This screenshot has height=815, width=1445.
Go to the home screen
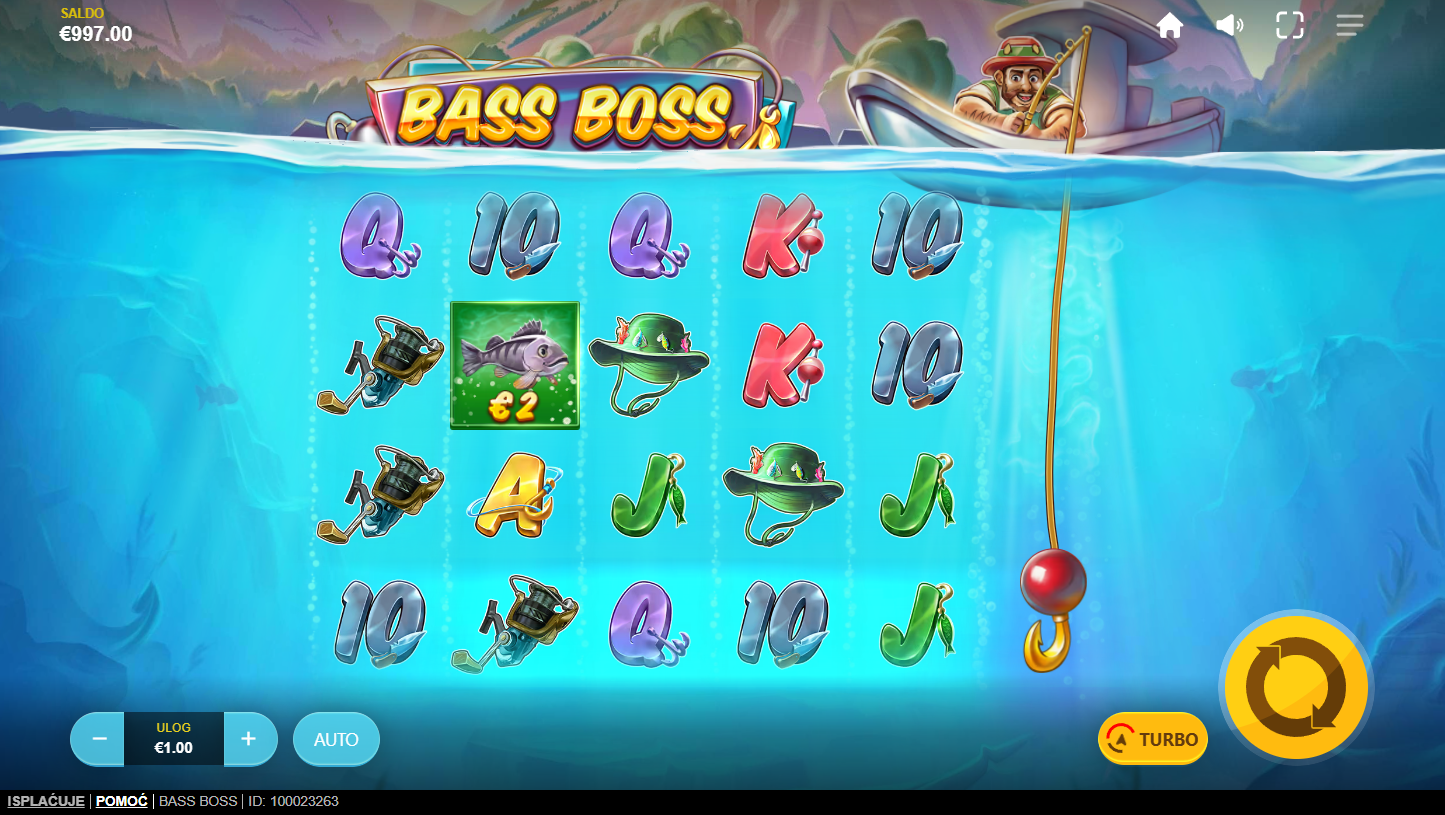pyautogui.click(x=1170, y=26)
